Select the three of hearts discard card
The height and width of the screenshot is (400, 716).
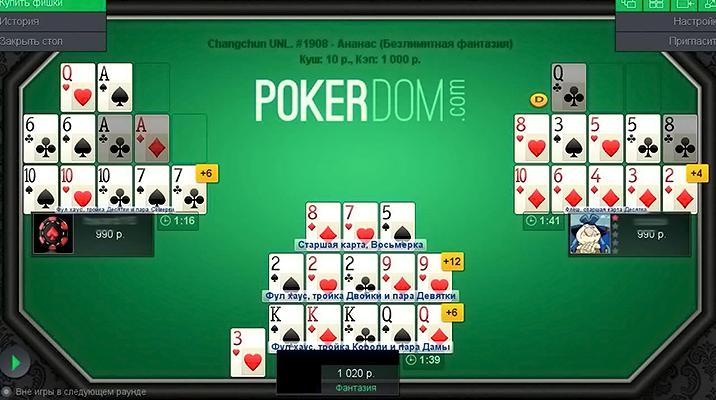point(247,352)
